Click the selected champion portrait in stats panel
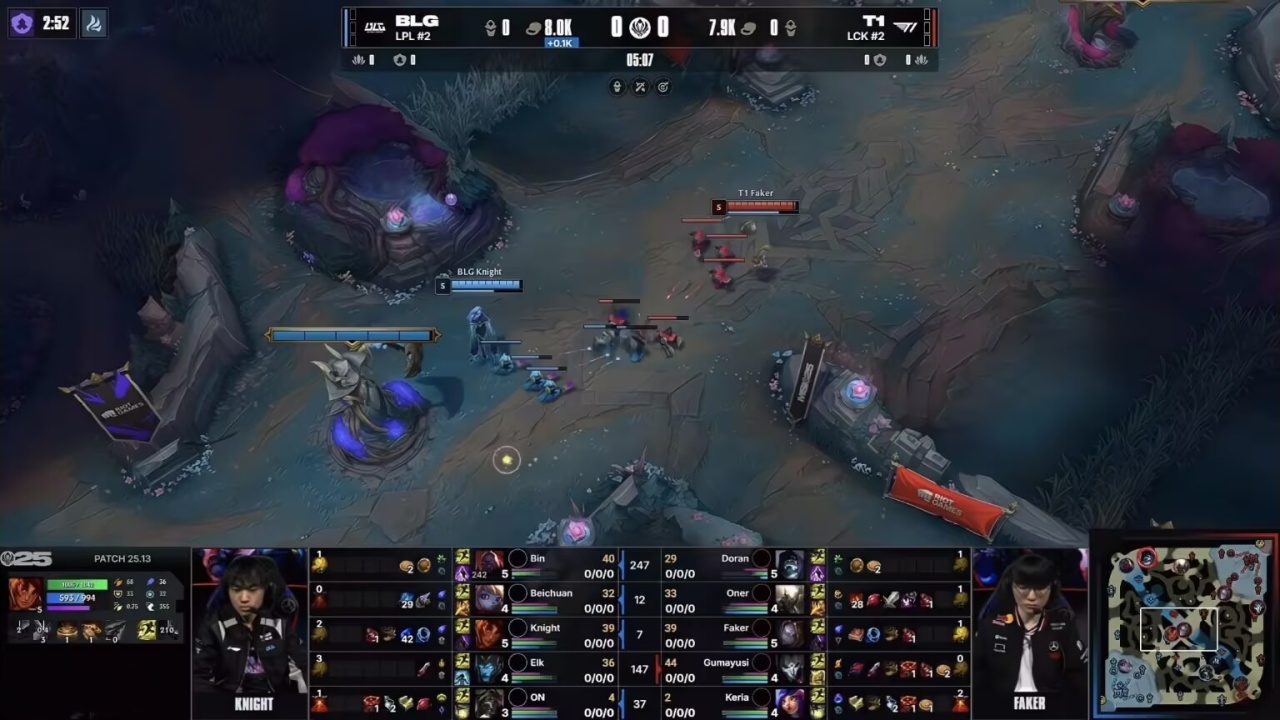Screen dimensions: 1280x720 coord(25,594)
